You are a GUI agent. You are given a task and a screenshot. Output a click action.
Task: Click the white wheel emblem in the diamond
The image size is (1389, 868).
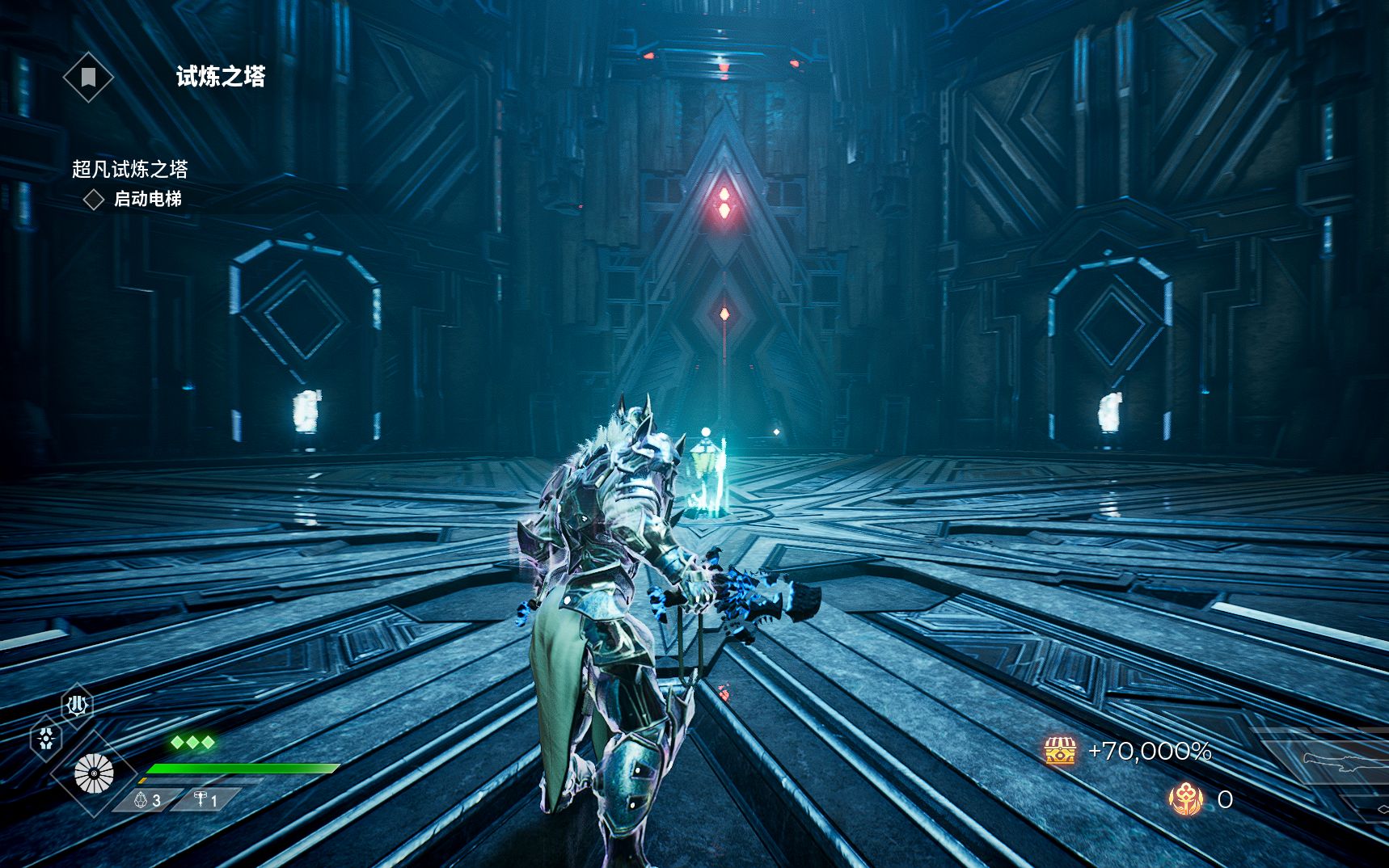coord(94,773)
